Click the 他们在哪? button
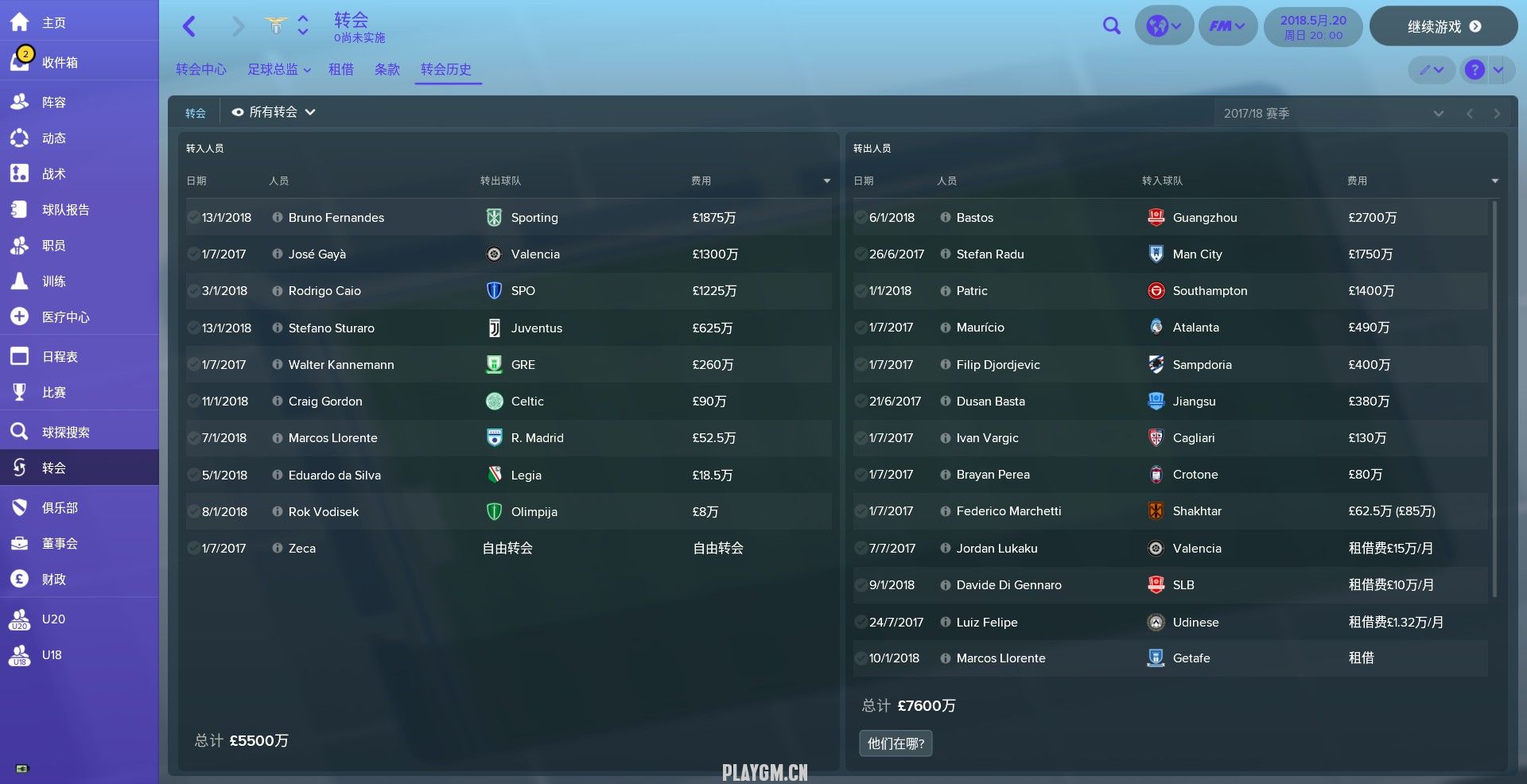The image size is (1527, 784). 896,743
